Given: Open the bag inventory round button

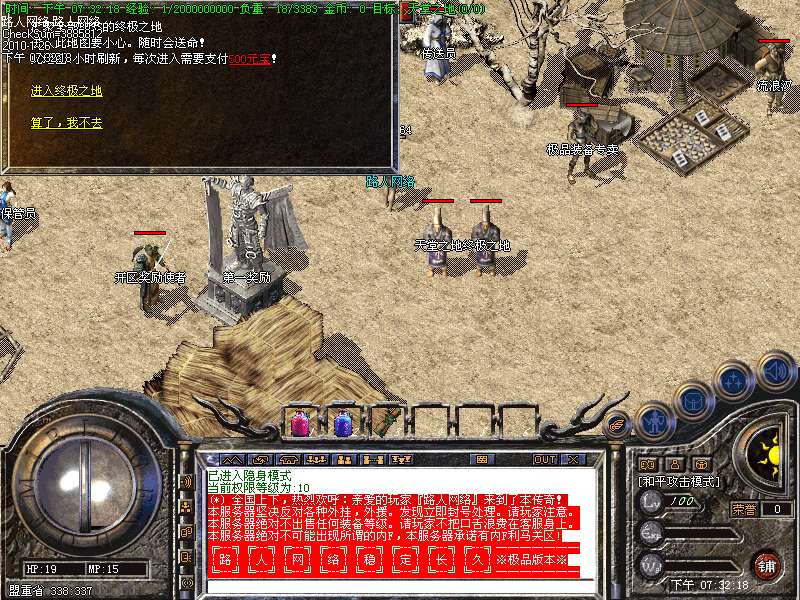Looking at the screenshot, I should [x=692, y=402].
